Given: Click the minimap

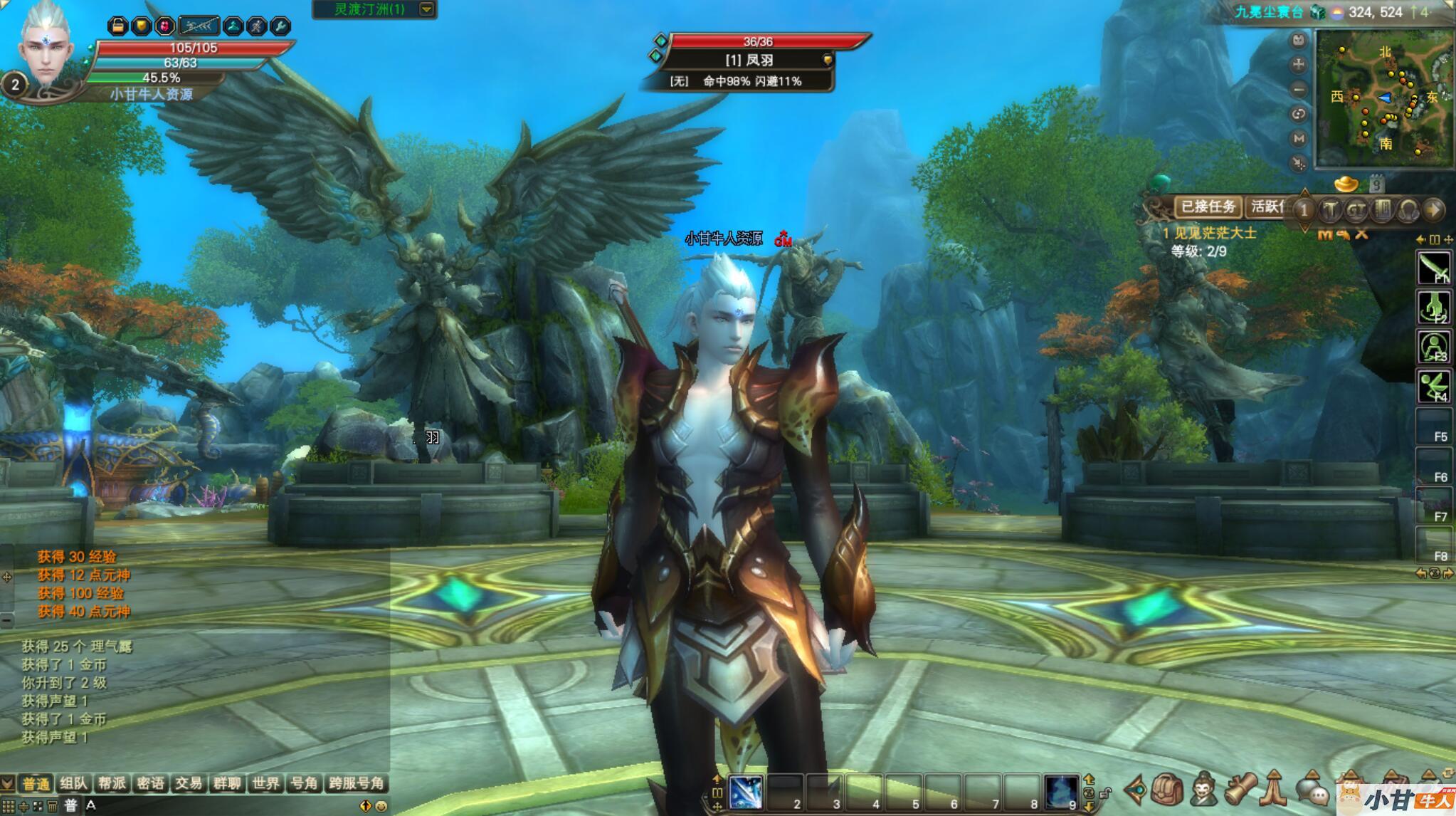Looking at the screenshot, I should (x=1383, y=99).
